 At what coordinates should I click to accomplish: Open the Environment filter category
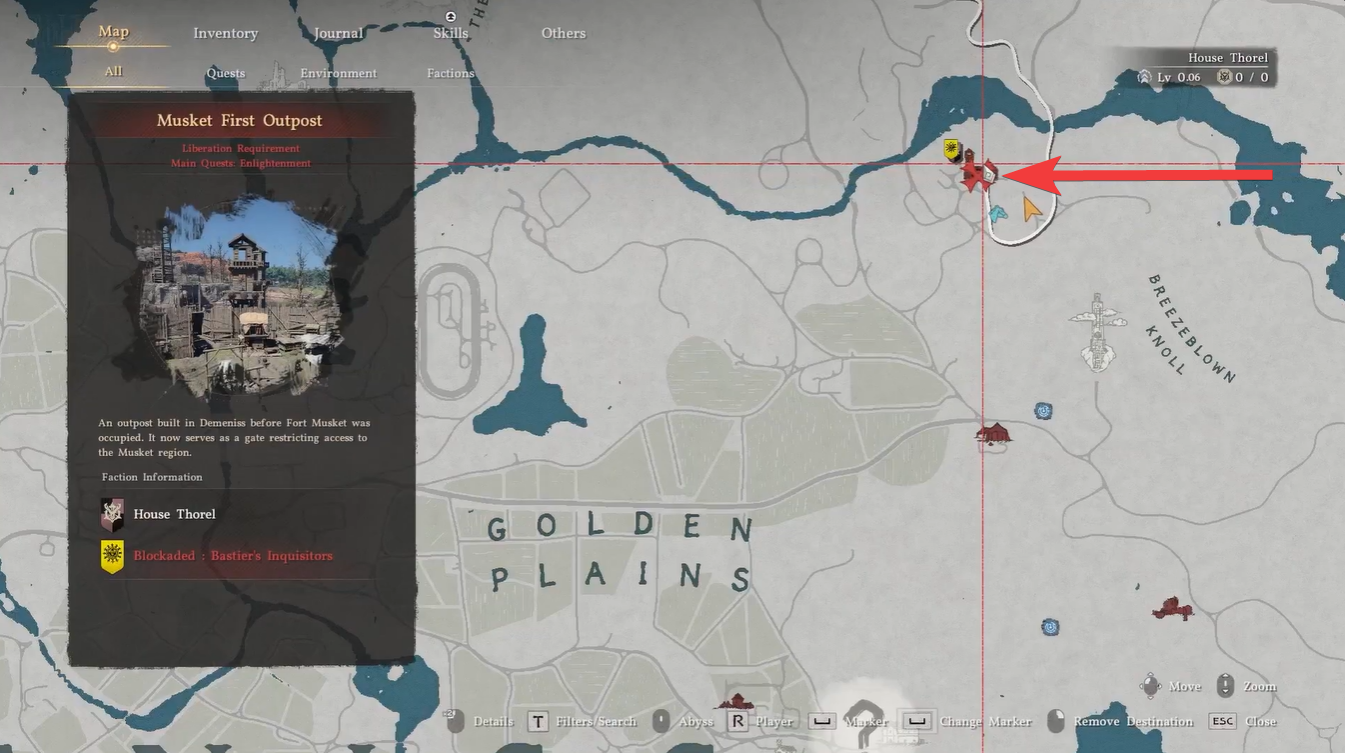point(338,72)
